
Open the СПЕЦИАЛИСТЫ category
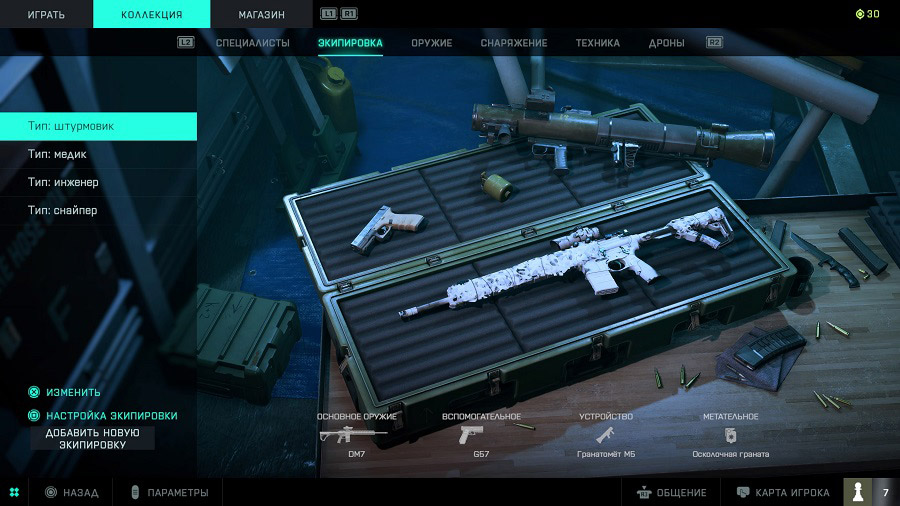253,43
